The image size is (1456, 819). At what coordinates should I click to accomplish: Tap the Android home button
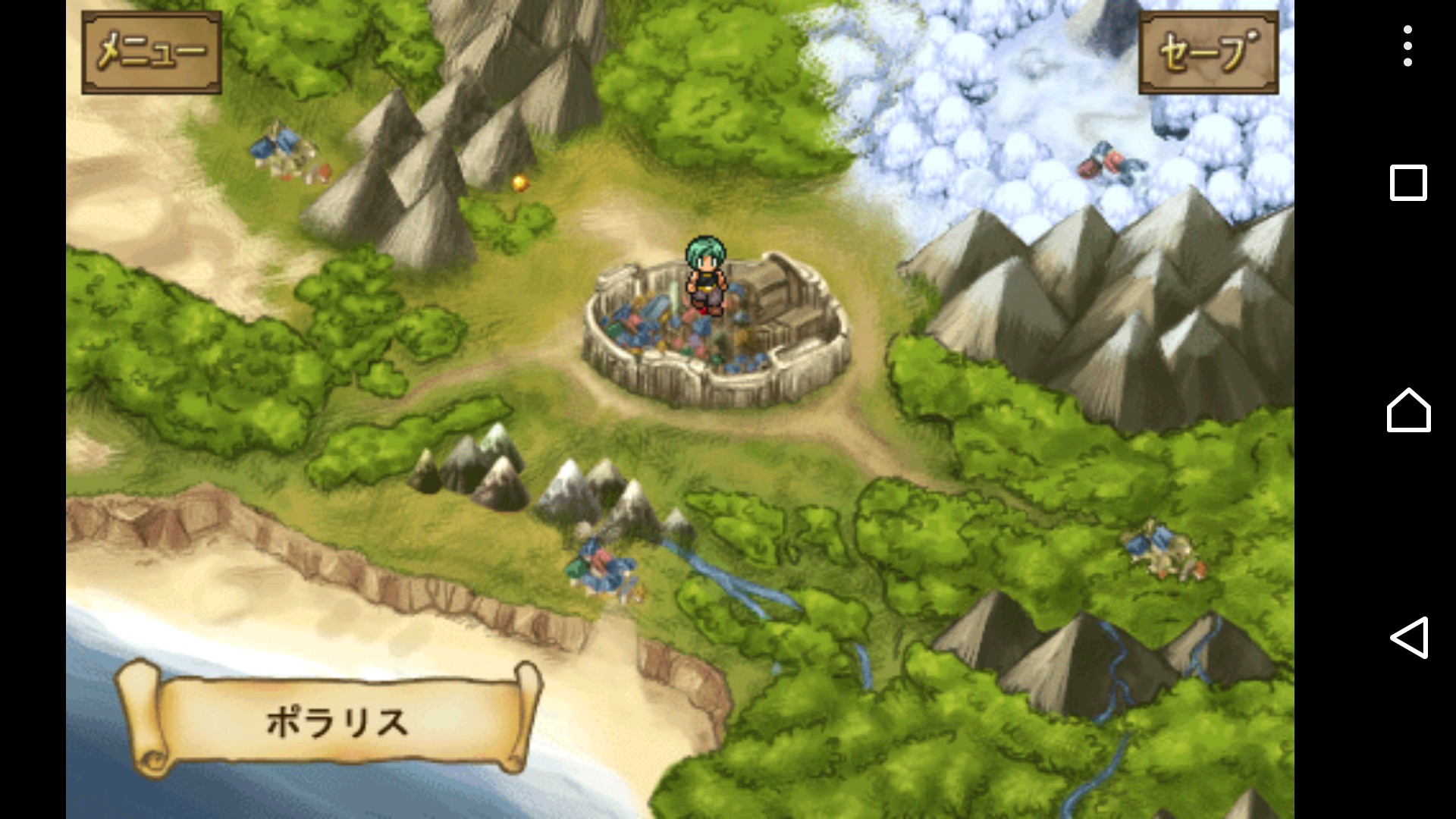pos(1408,410)
